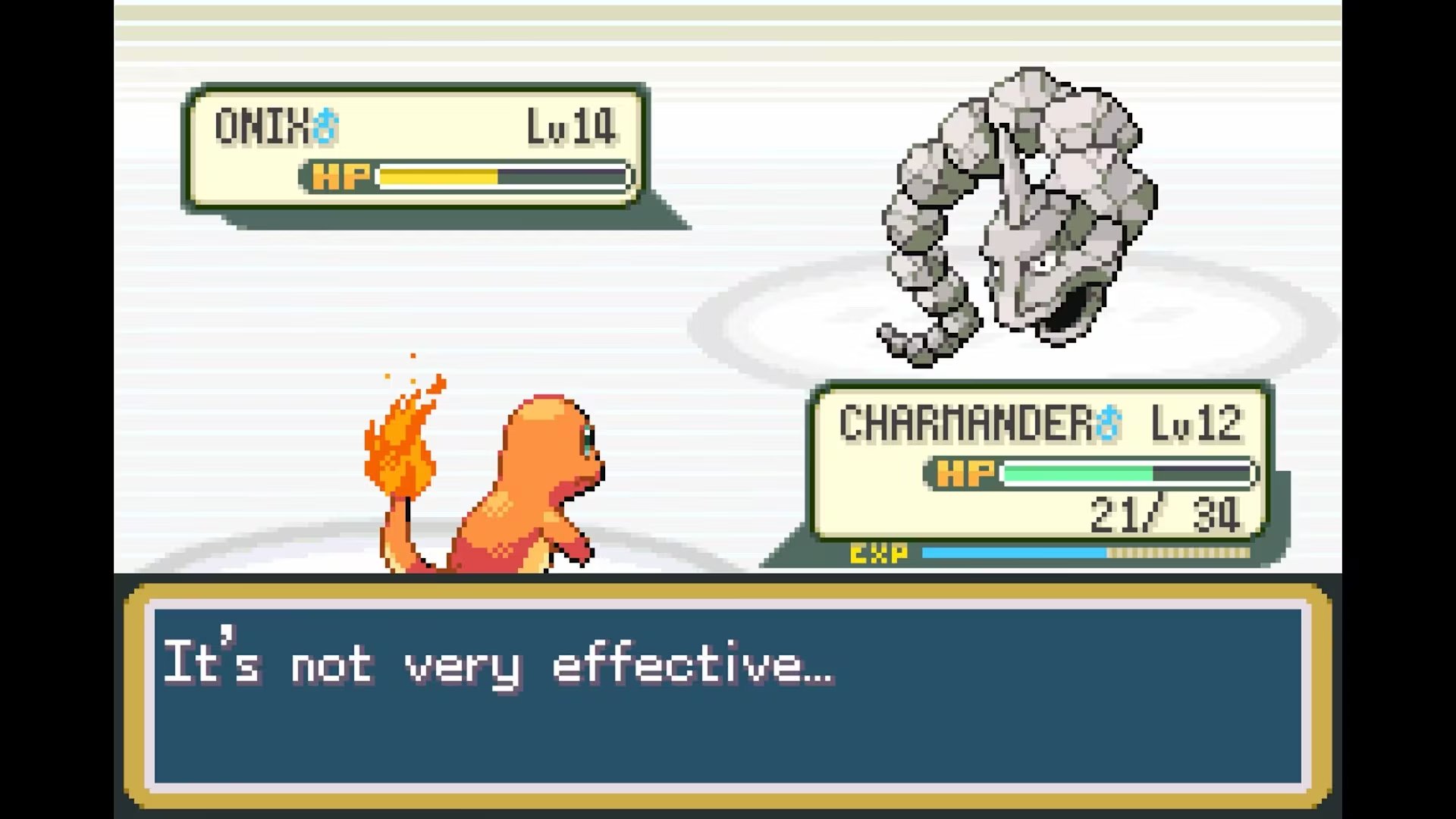The image size is (1456, 819).
Task: Click the male gender icon next to ONIX
Action: pos(325,123)
